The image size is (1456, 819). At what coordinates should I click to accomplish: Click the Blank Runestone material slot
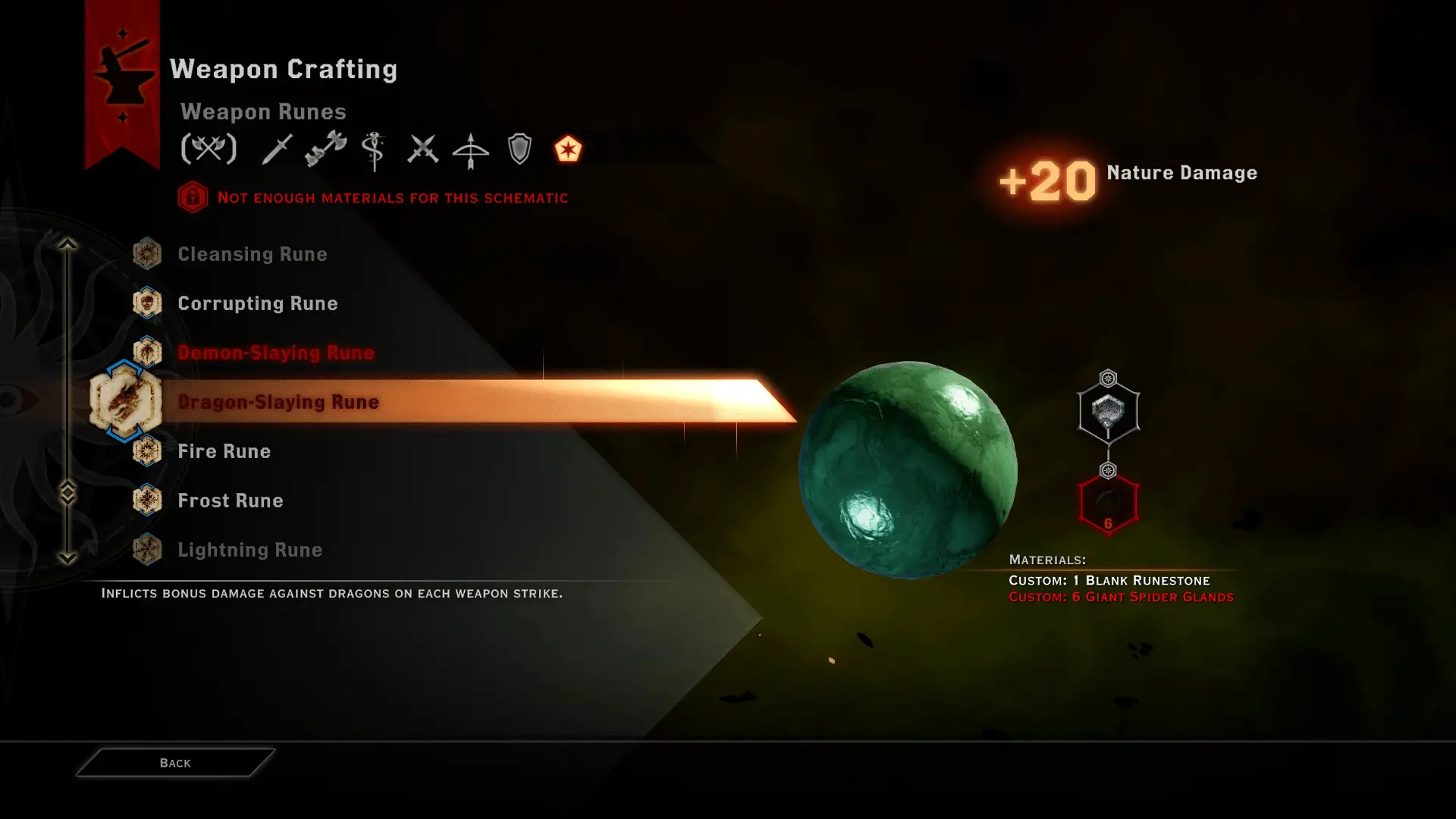1108,413
